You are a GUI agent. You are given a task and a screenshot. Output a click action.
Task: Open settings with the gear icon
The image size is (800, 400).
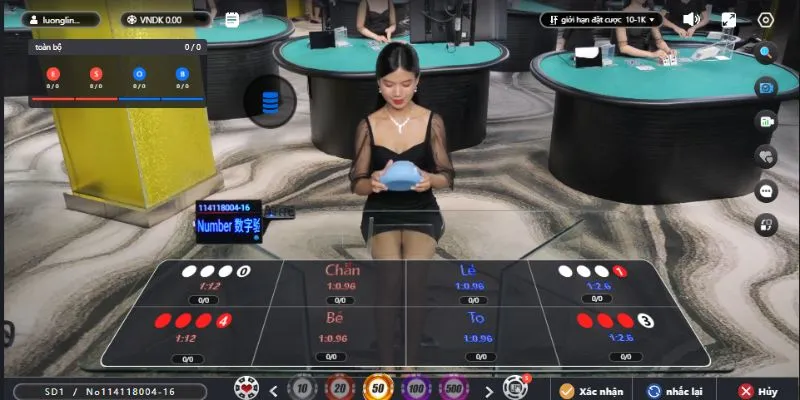pos(766,19)
